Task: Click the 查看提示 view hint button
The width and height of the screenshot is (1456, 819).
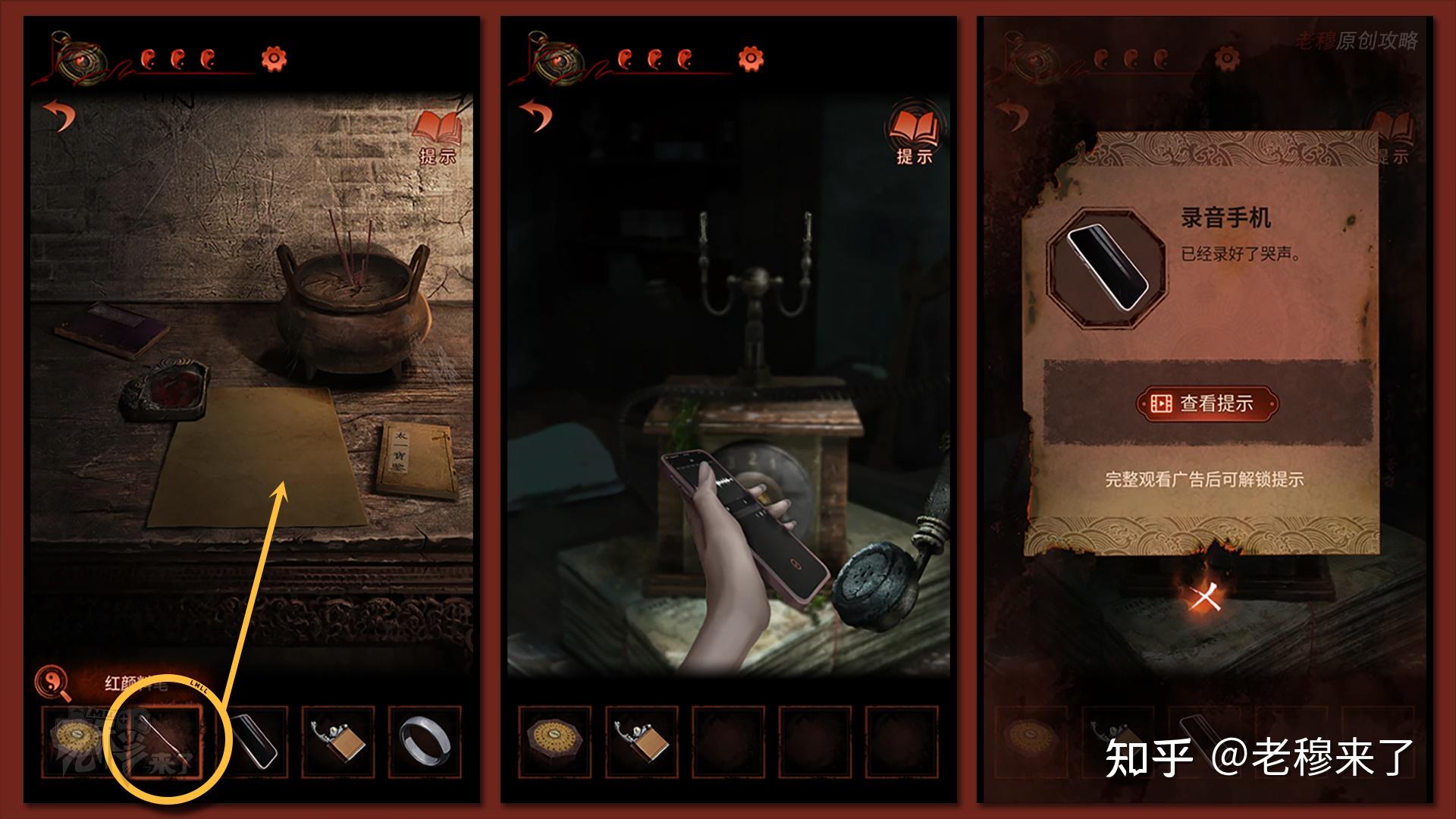Action: (x=1207, y=403)
